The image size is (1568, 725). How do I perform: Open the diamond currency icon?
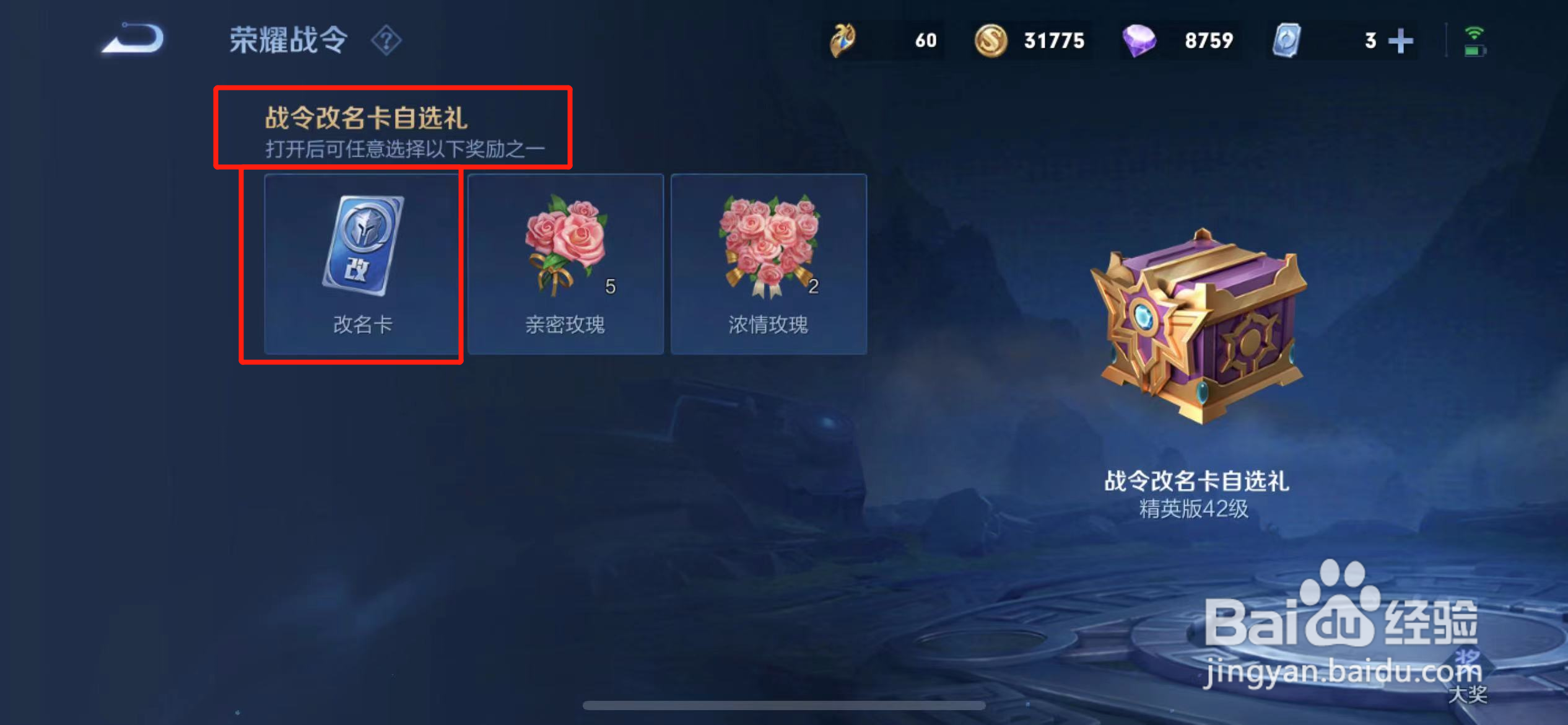1141,39
